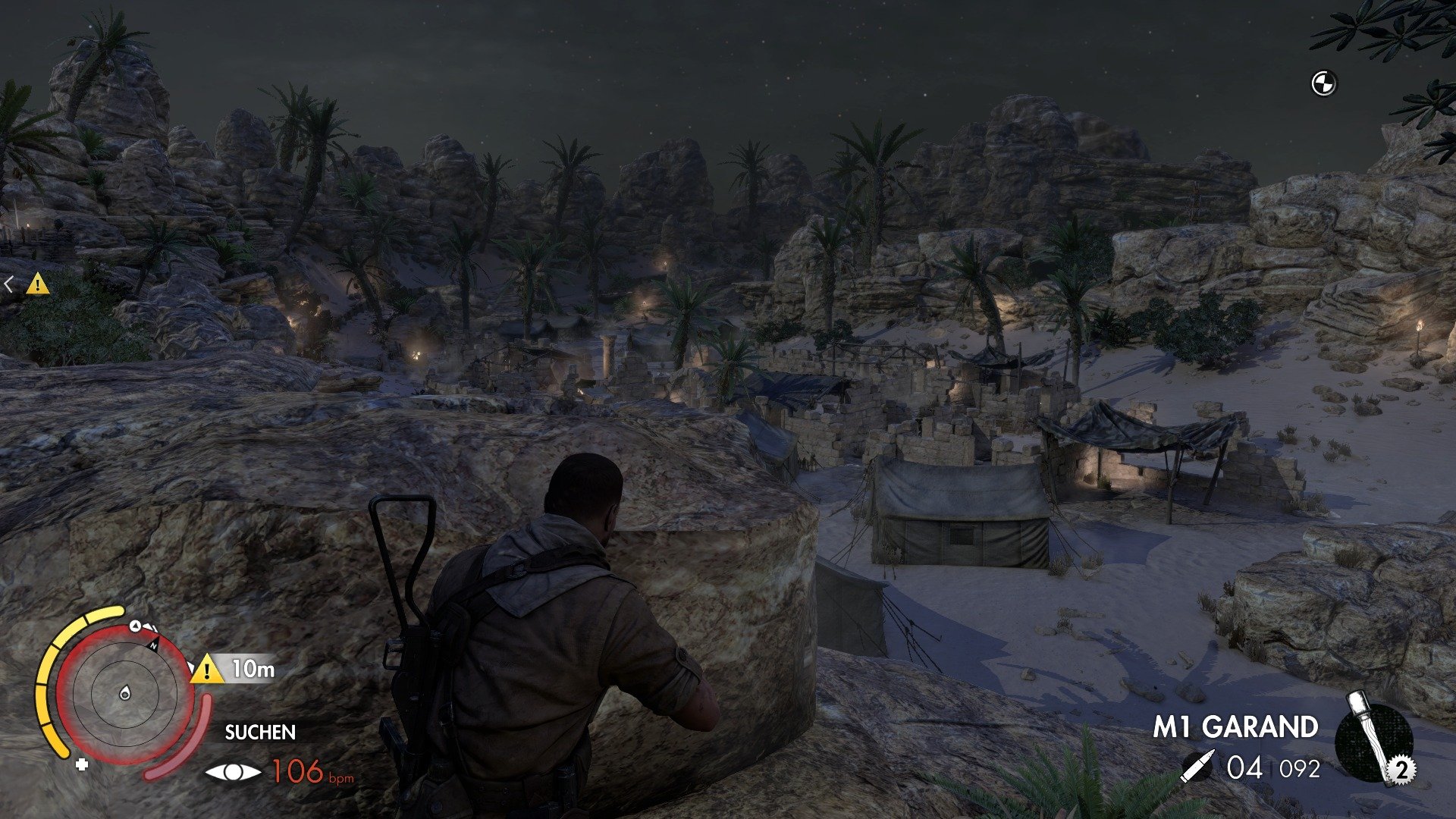This screenshot has height=819, width=1456.
Task: Click the reserve ammo count 092
Action: tap(1299, 768)
